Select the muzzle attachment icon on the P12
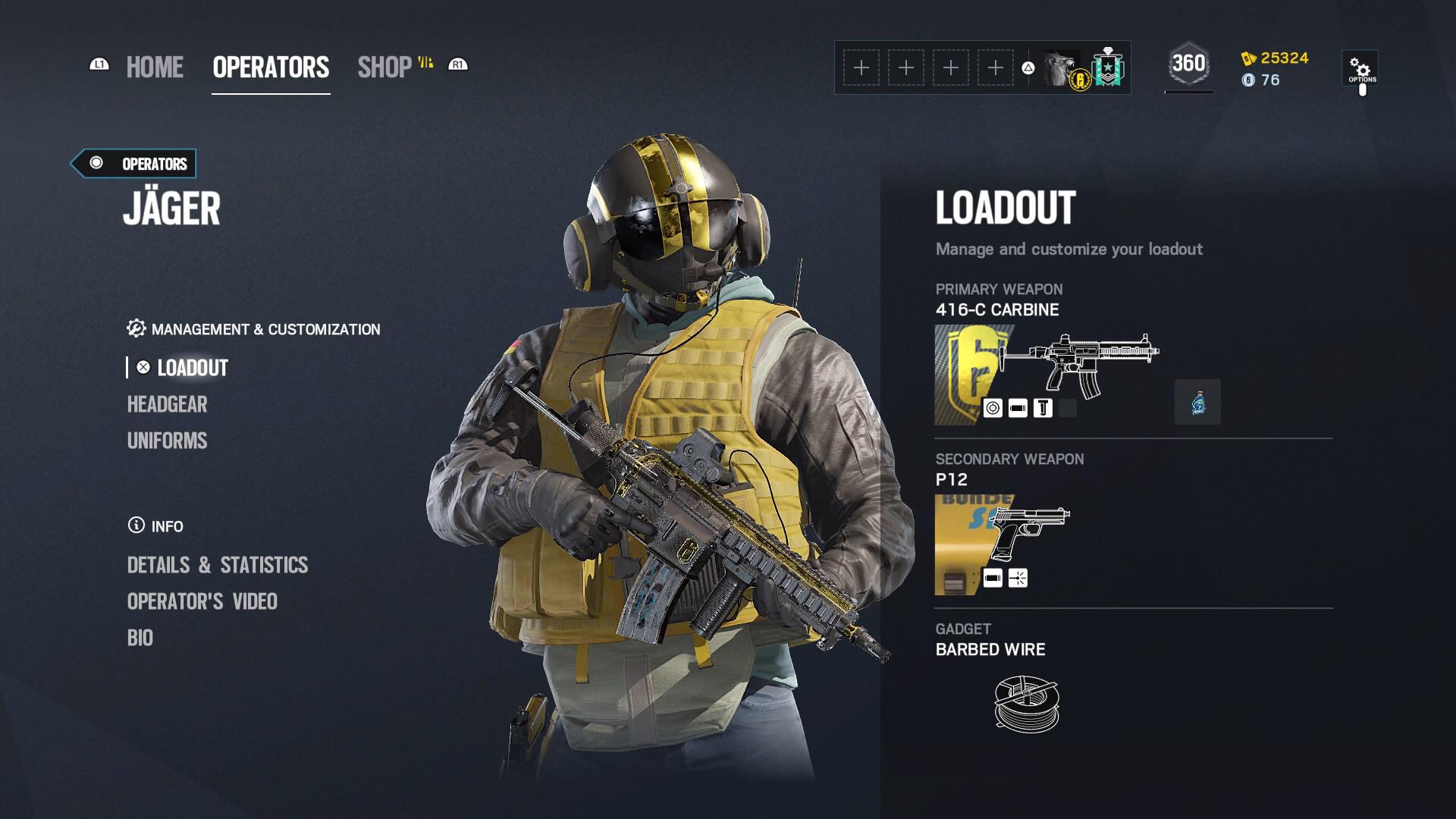The height and width of the screenshot is (819, 1456). tap(1017, 577)
